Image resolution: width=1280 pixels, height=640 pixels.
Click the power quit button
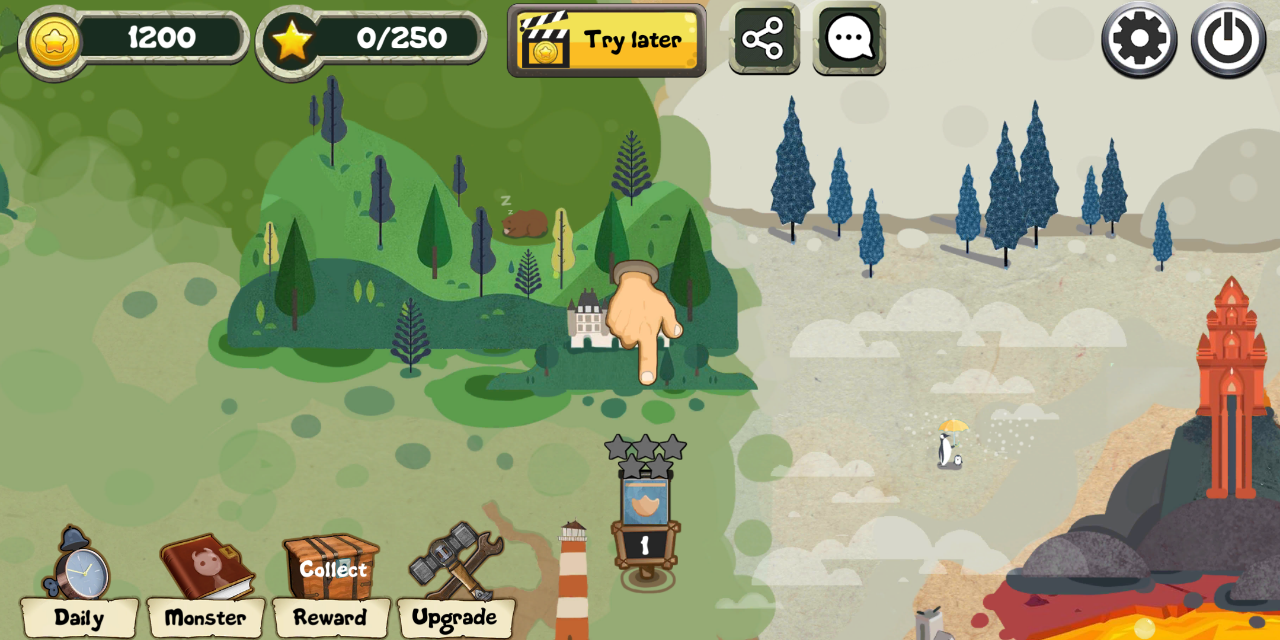1228,40
